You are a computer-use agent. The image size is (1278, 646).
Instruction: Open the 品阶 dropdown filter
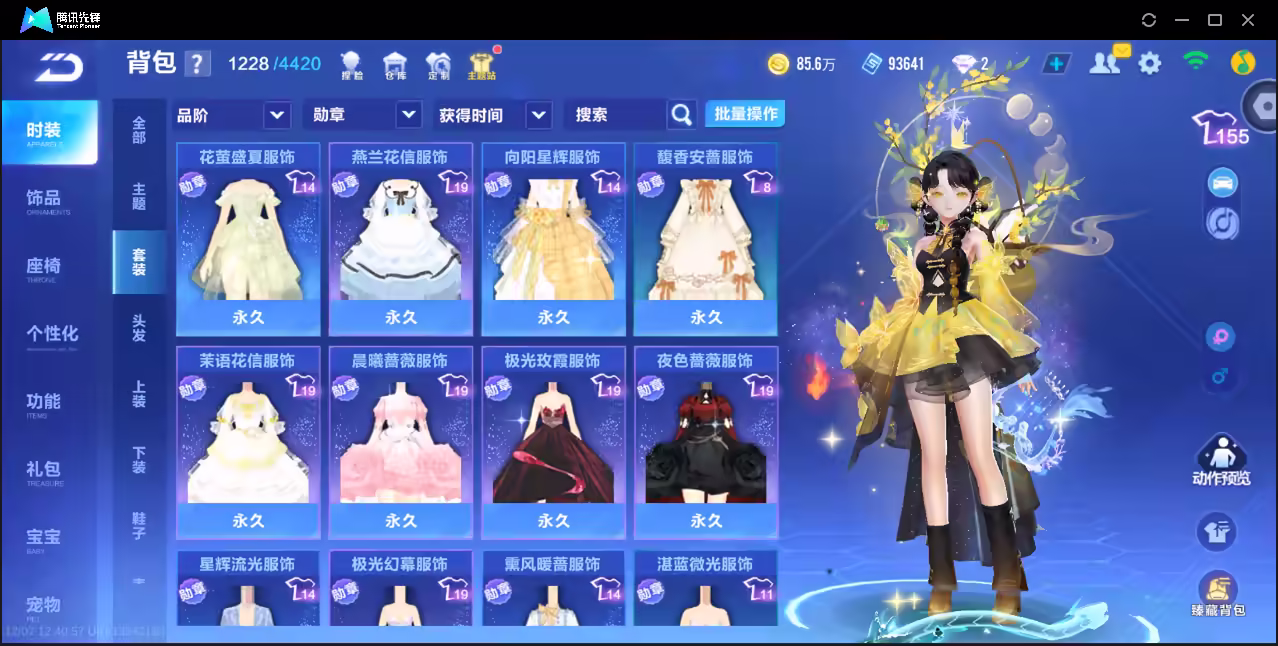point(232,115)
